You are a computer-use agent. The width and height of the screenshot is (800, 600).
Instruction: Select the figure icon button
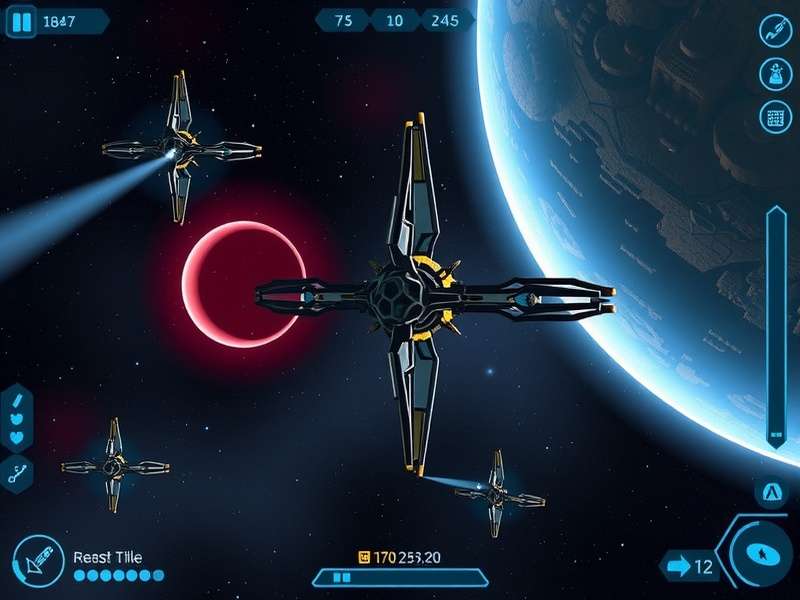(776, 73)
